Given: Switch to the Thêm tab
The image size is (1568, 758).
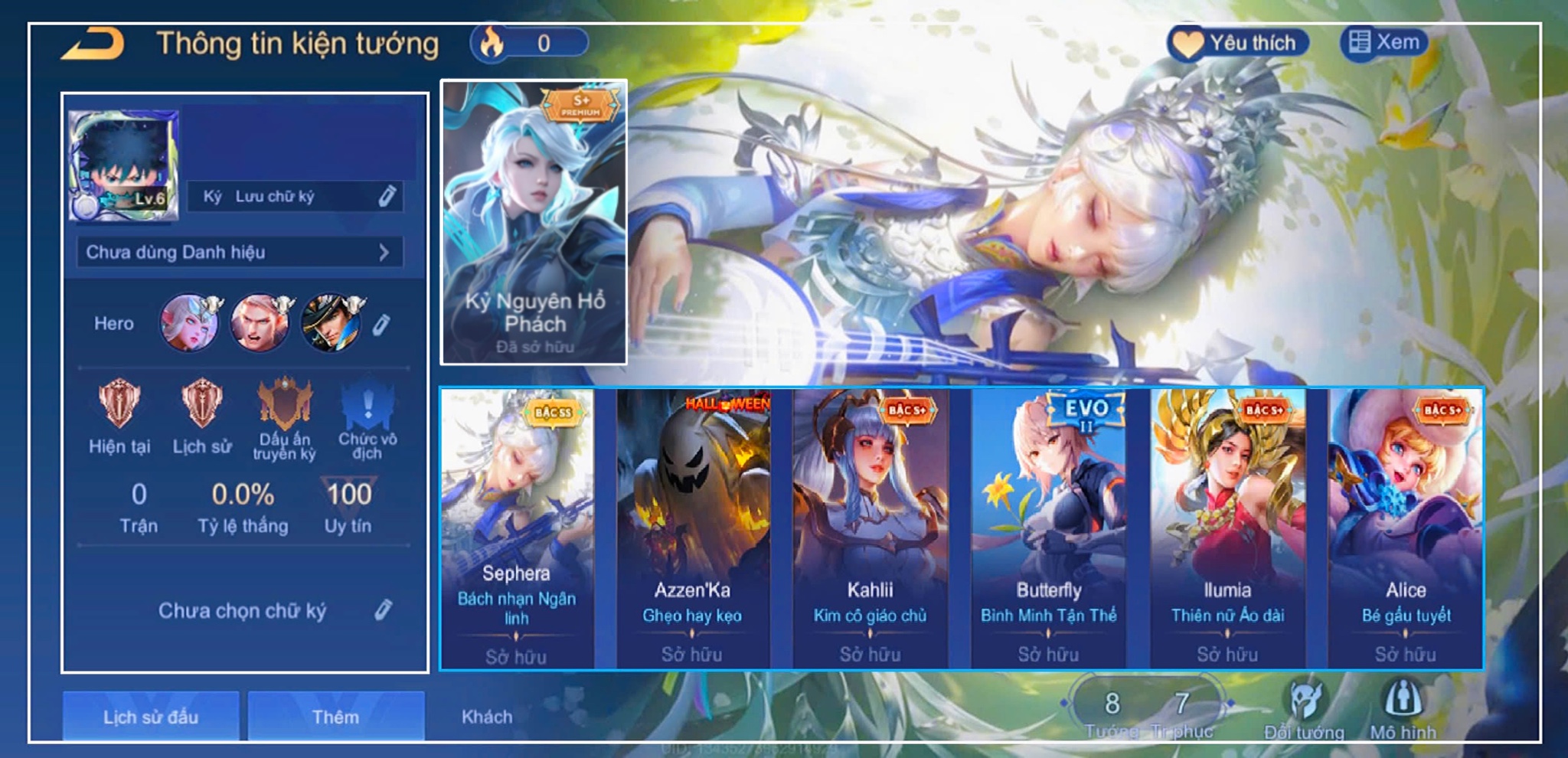Looking at the screenshot, I should [335, 717].
